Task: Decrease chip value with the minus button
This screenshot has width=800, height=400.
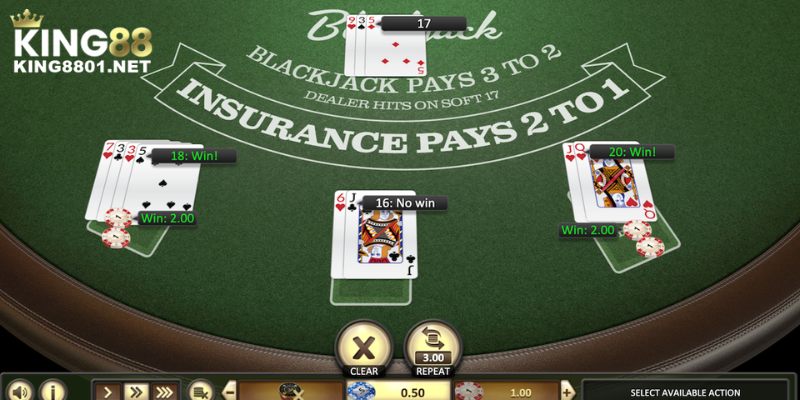Action: click(229, 391)
